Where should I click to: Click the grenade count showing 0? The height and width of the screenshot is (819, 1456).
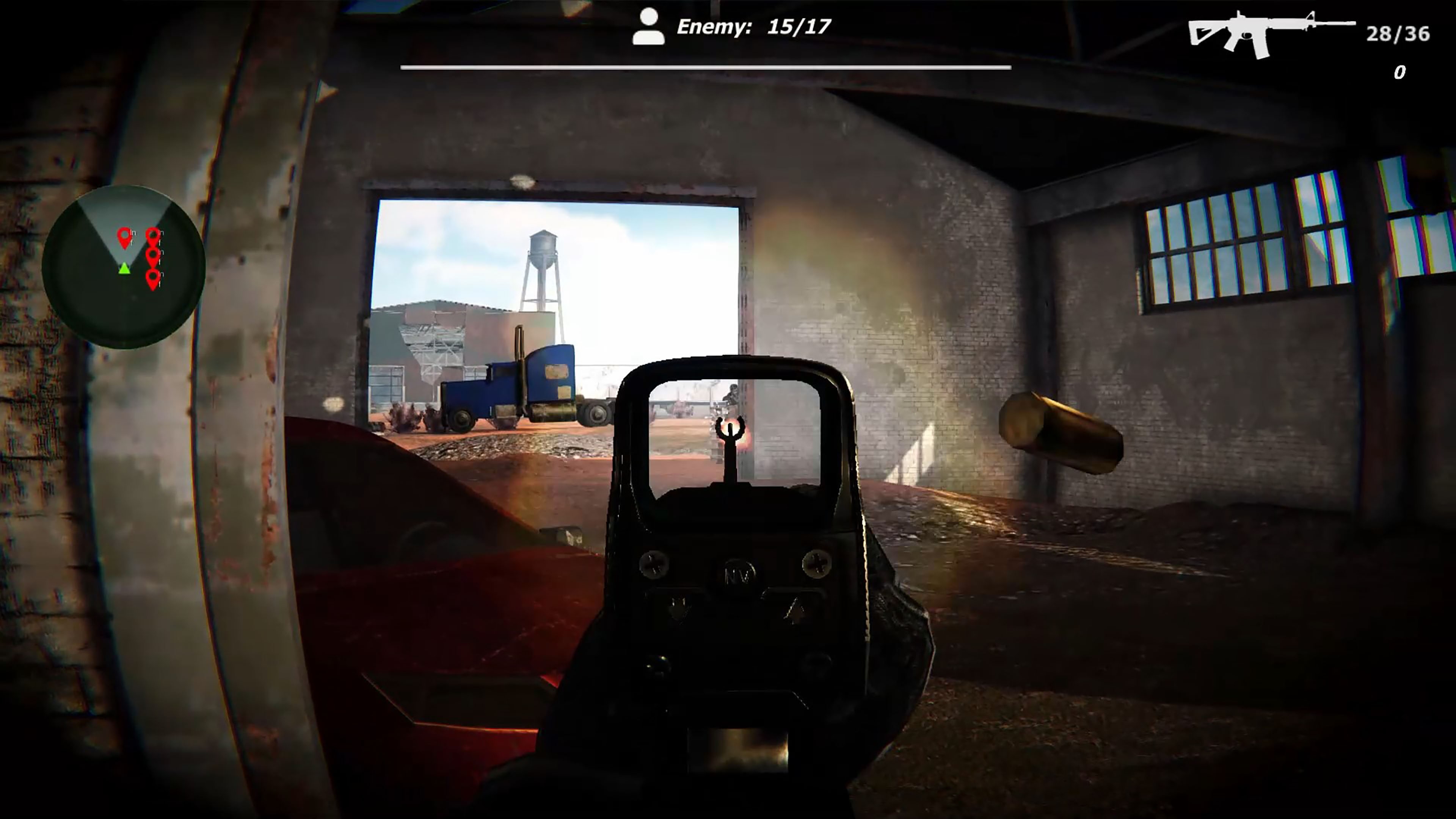[1401, 72]
